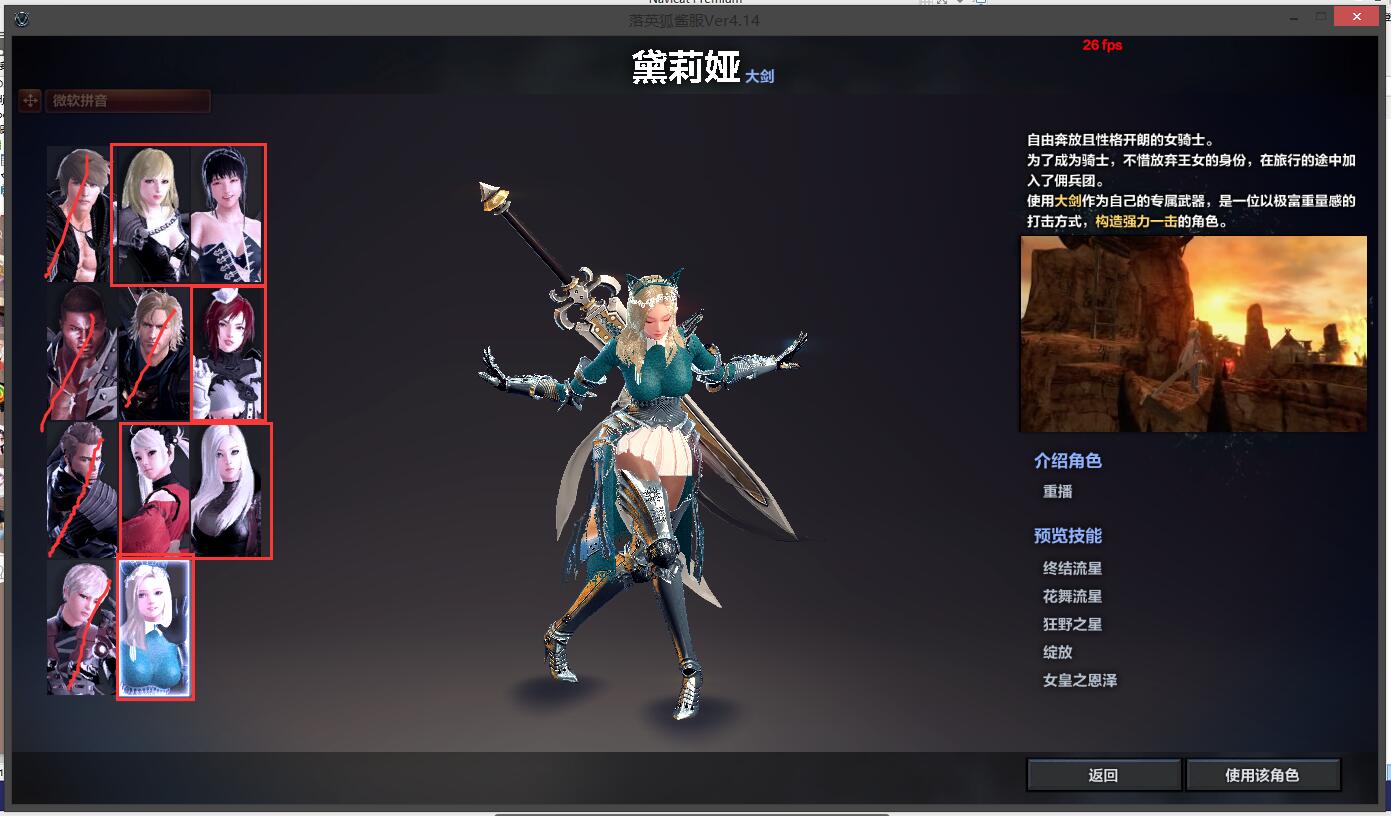Select the white-haired Arisha portrait
The width and height of the screenshot is (1391, 816).
(x=226, y=490)
